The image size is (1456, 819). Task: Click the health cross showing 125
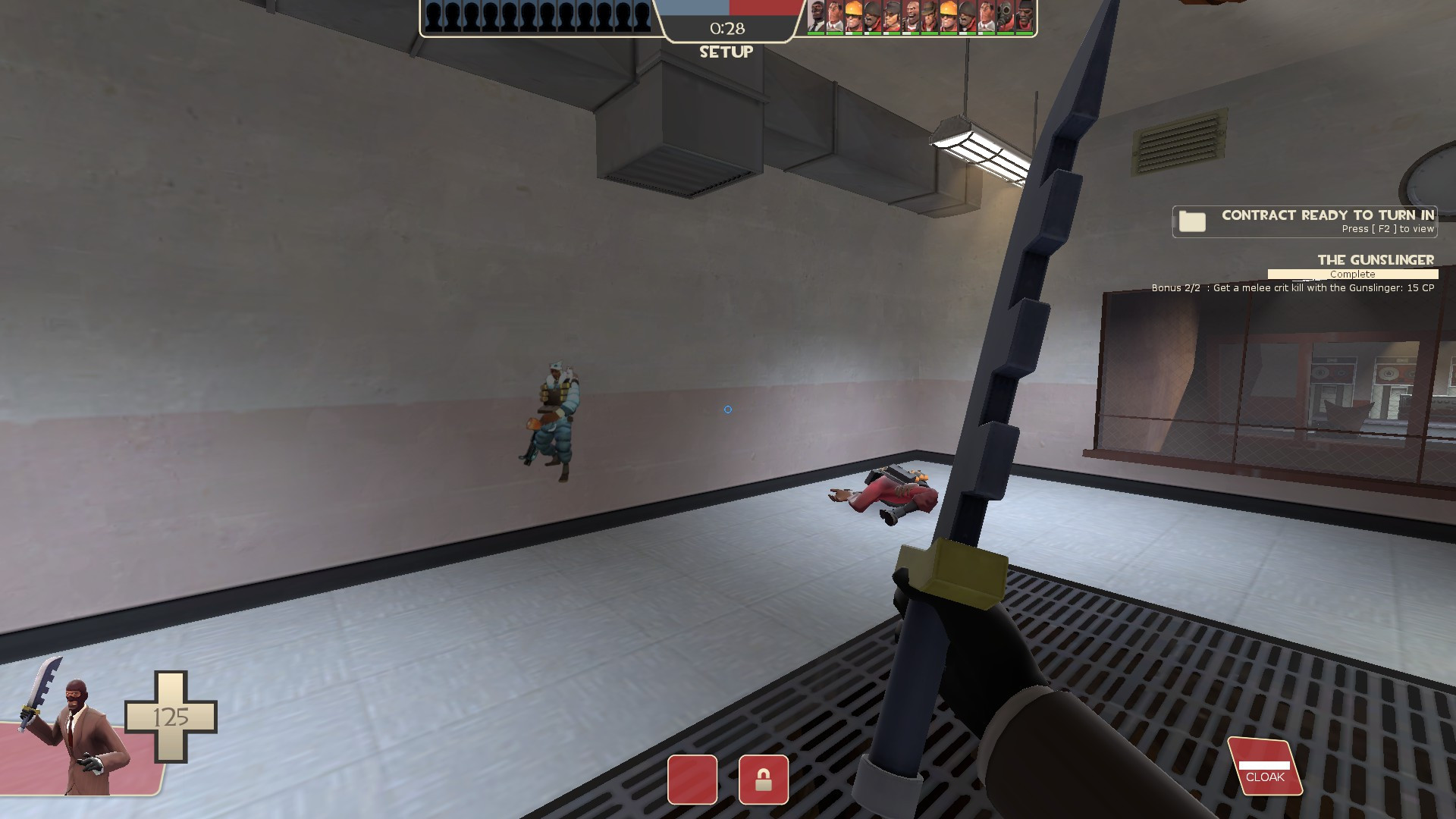[173, 717]
